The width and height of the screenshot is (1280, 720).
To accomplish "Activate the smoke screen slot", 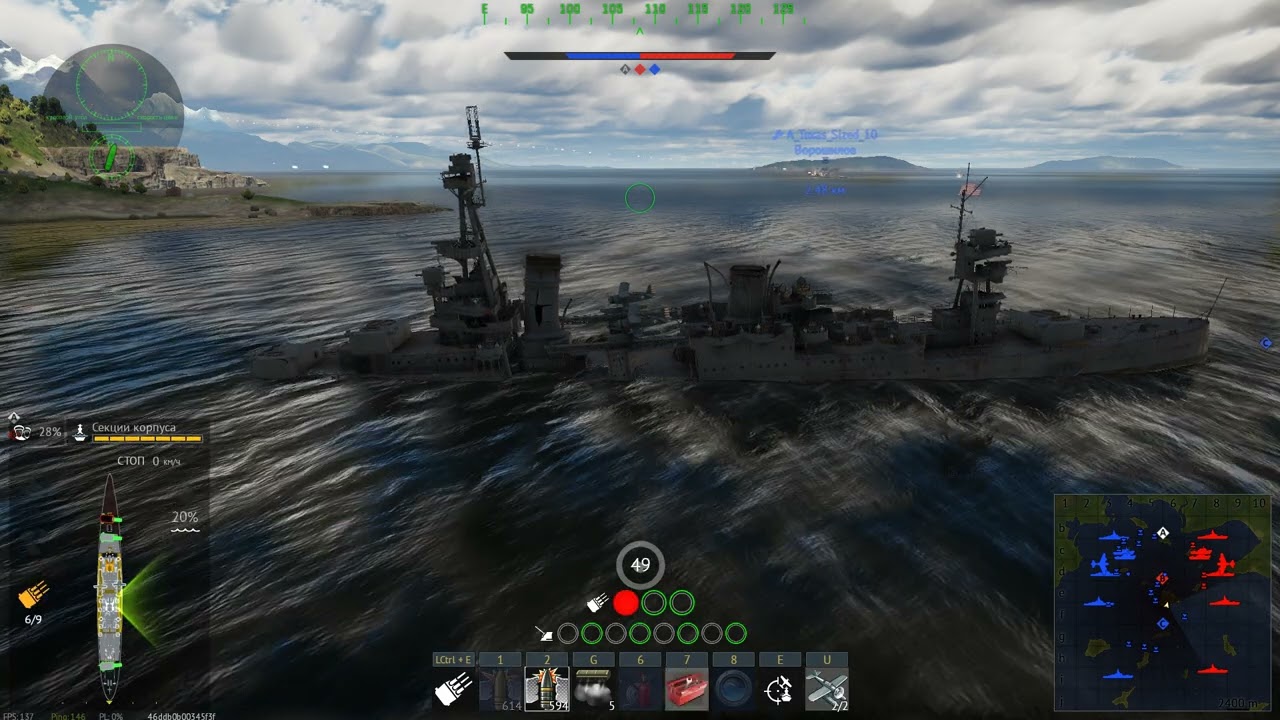I will [x=594, y=688].
